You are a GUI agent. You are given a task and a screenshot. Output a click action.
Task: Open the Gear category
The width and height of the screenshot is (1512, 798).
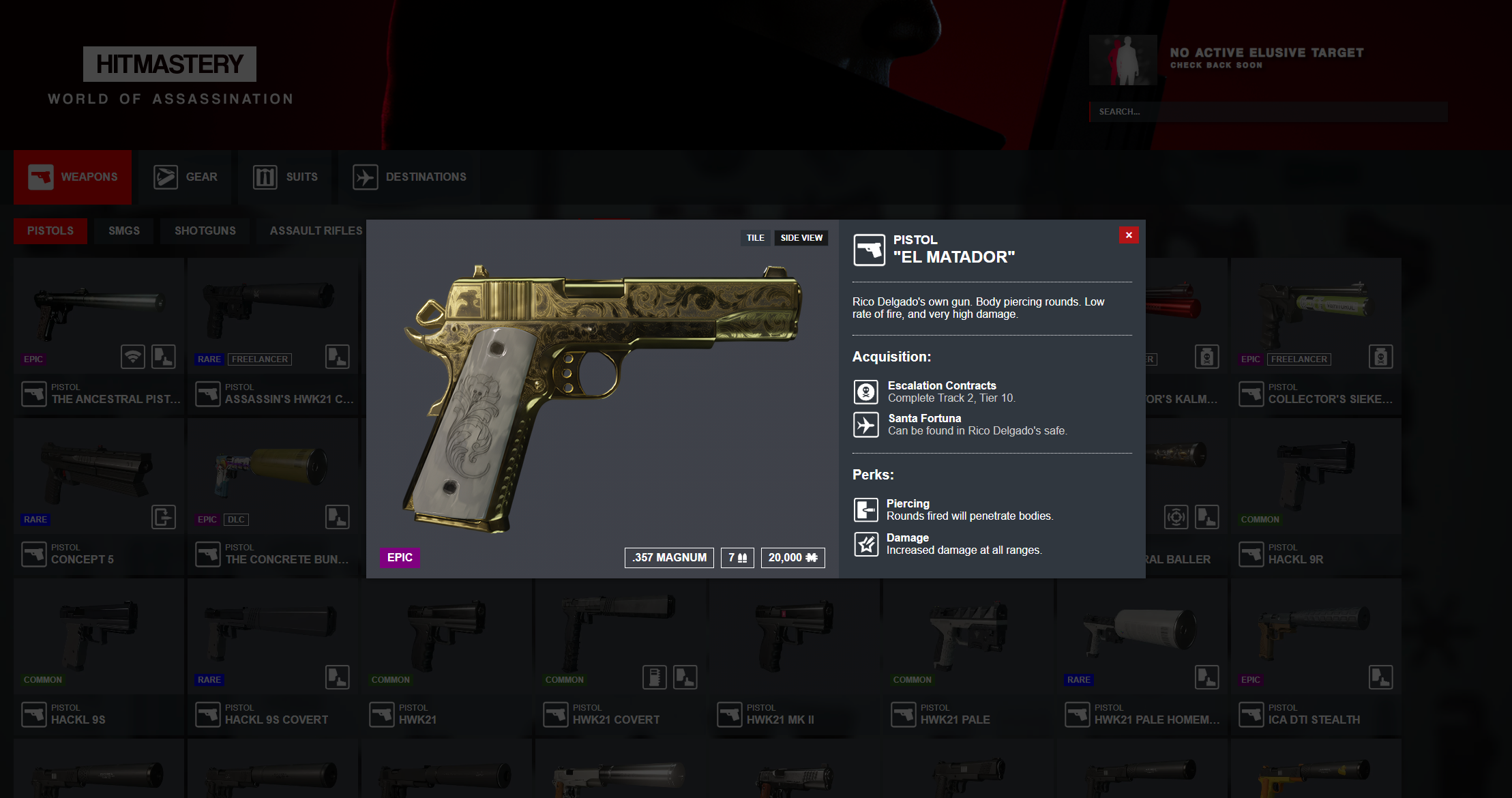[186, 177]
